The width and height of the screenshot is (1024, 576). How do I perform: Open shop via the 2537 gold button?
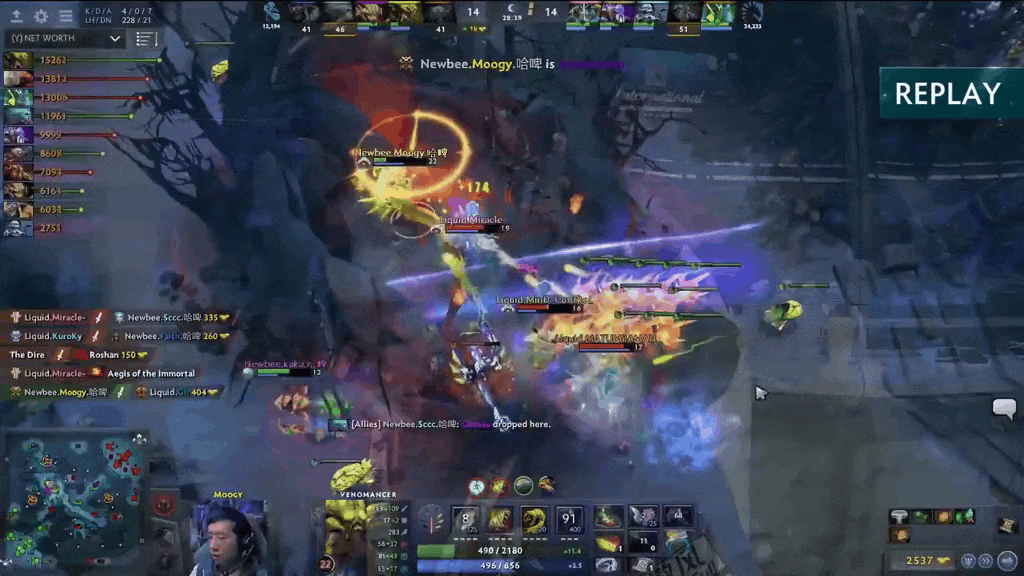tap(927, 560)
